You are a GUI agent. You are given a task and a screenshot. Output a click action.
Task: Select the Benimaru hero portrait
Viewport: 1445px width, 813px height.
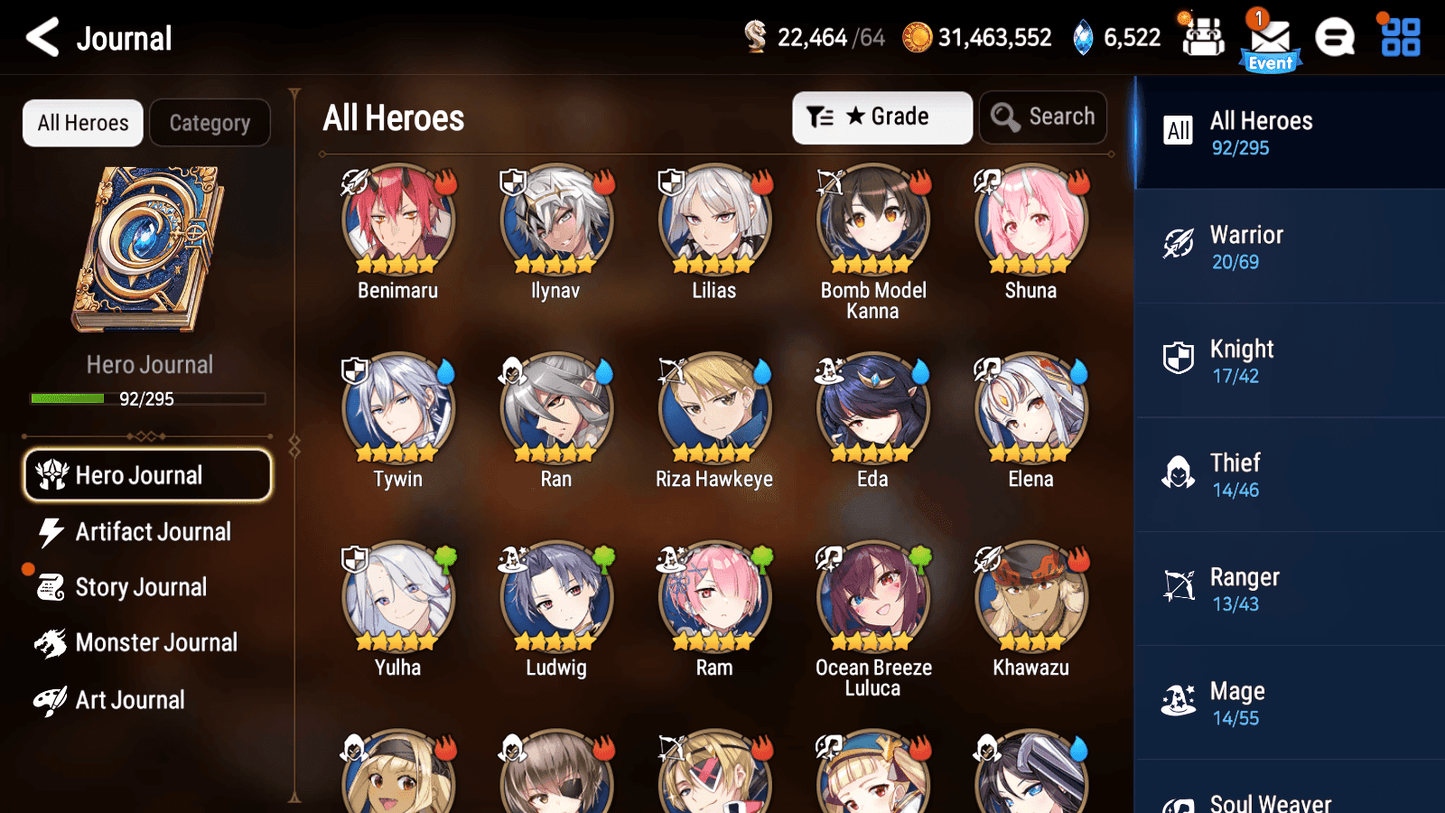397,219
